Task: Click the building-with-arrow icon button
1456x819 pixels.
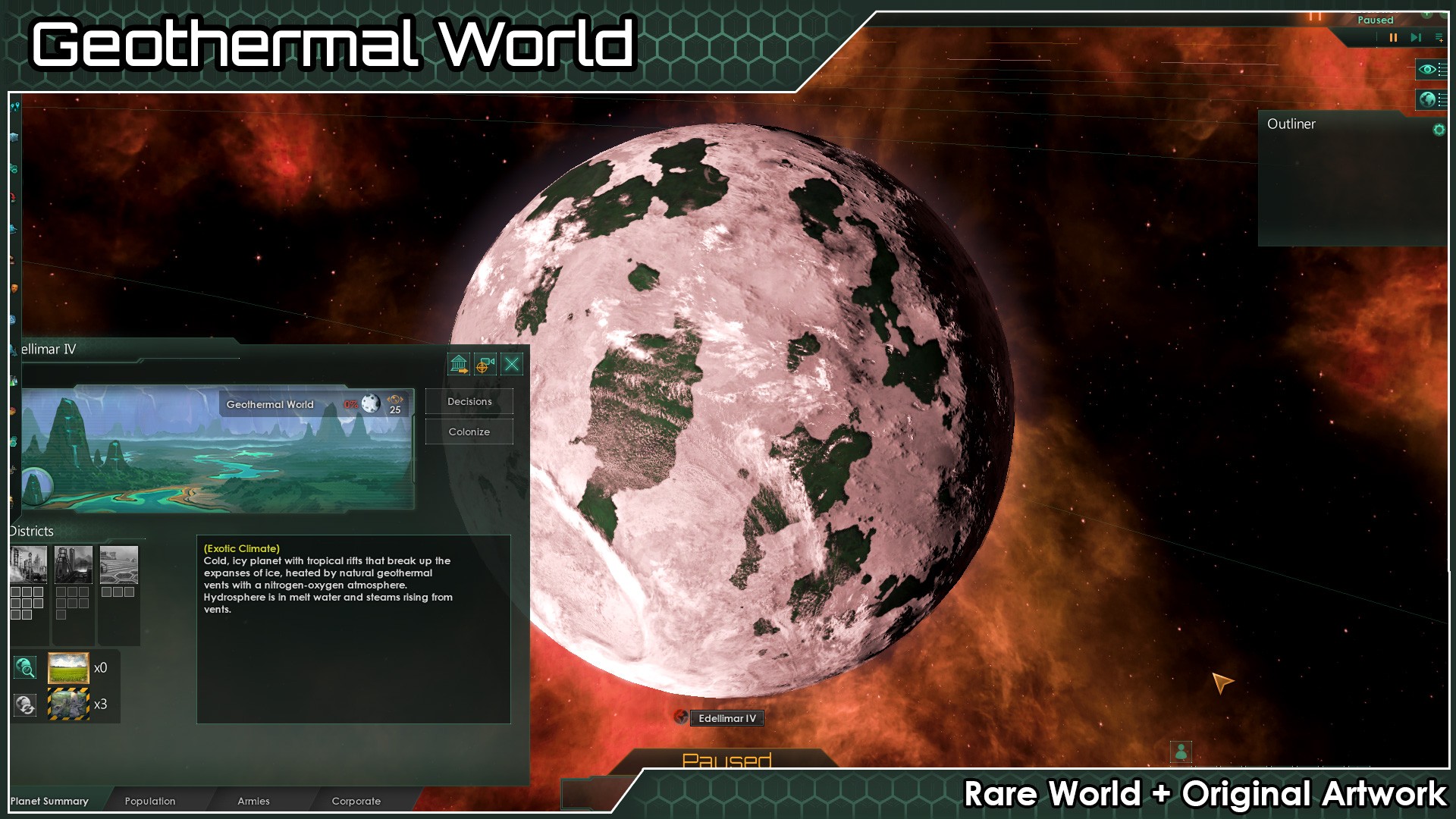Action: 459,365
